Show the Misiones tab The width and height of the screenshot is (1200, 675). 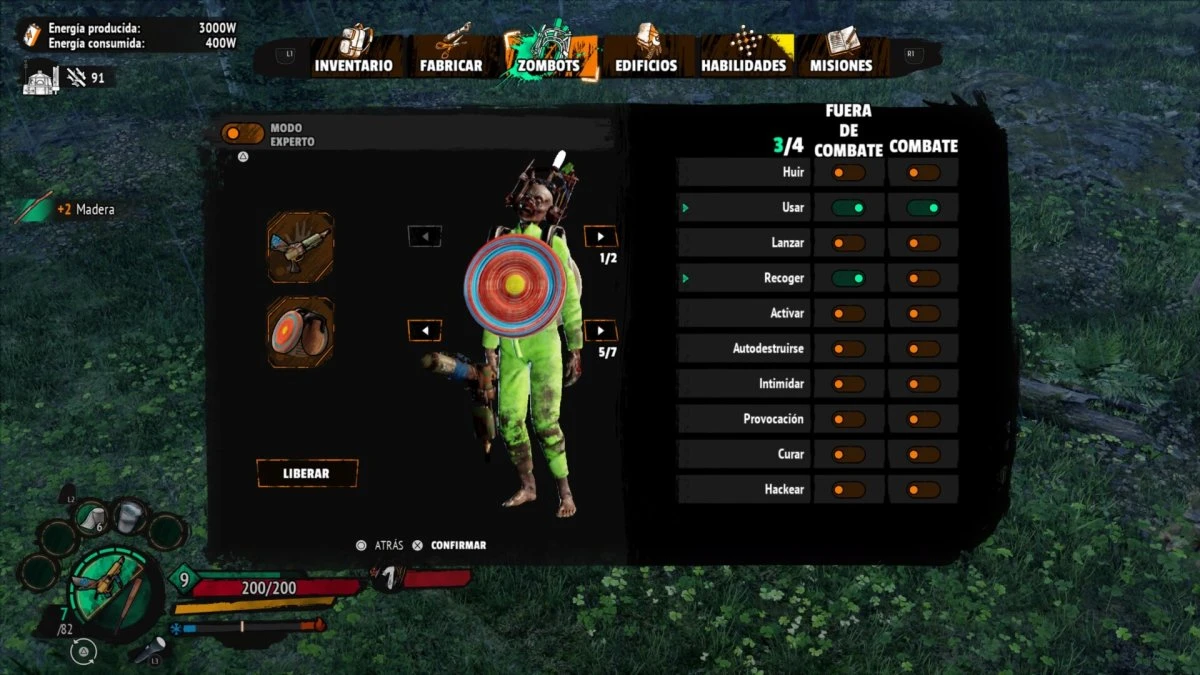(x=842, y=56)
